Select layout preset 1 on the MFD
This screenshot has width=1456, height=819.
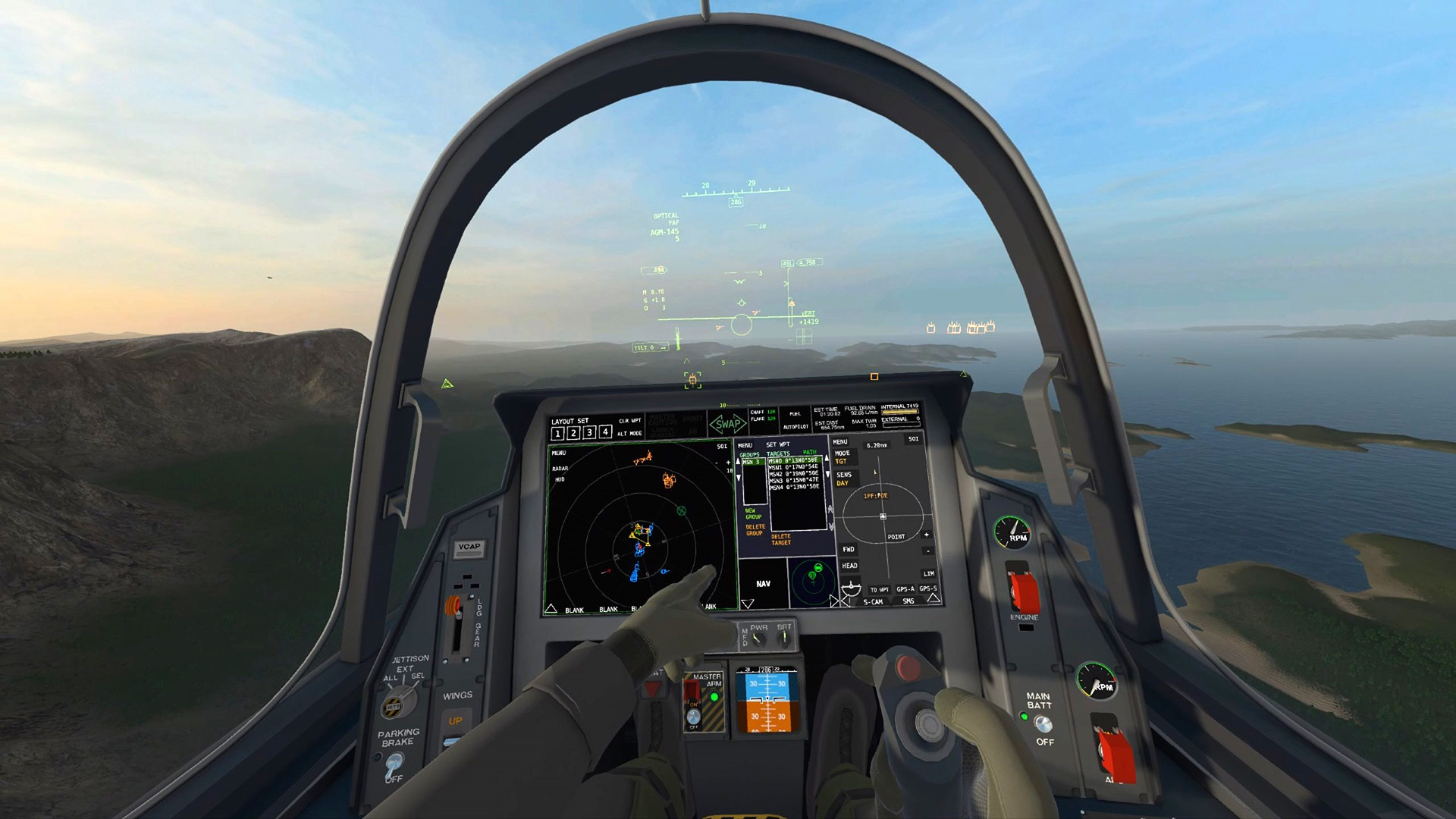(557, 432)
